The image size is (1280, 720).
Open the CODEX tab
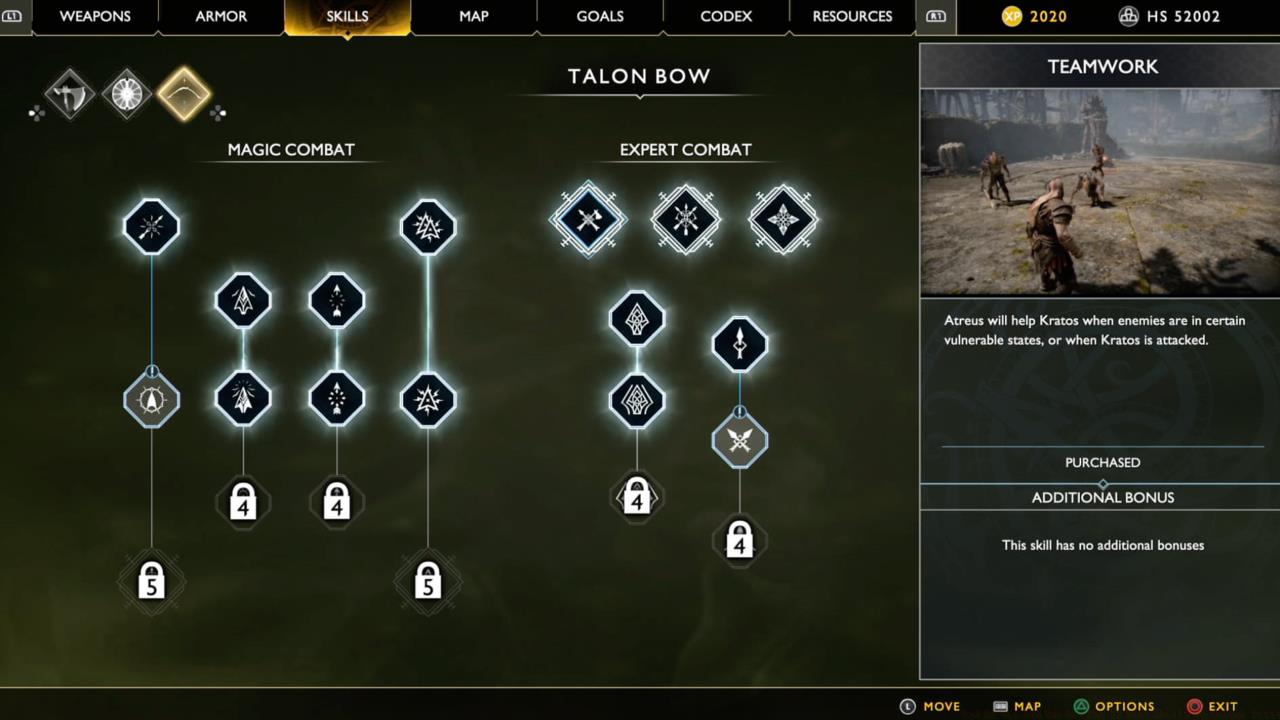point(726,16)
